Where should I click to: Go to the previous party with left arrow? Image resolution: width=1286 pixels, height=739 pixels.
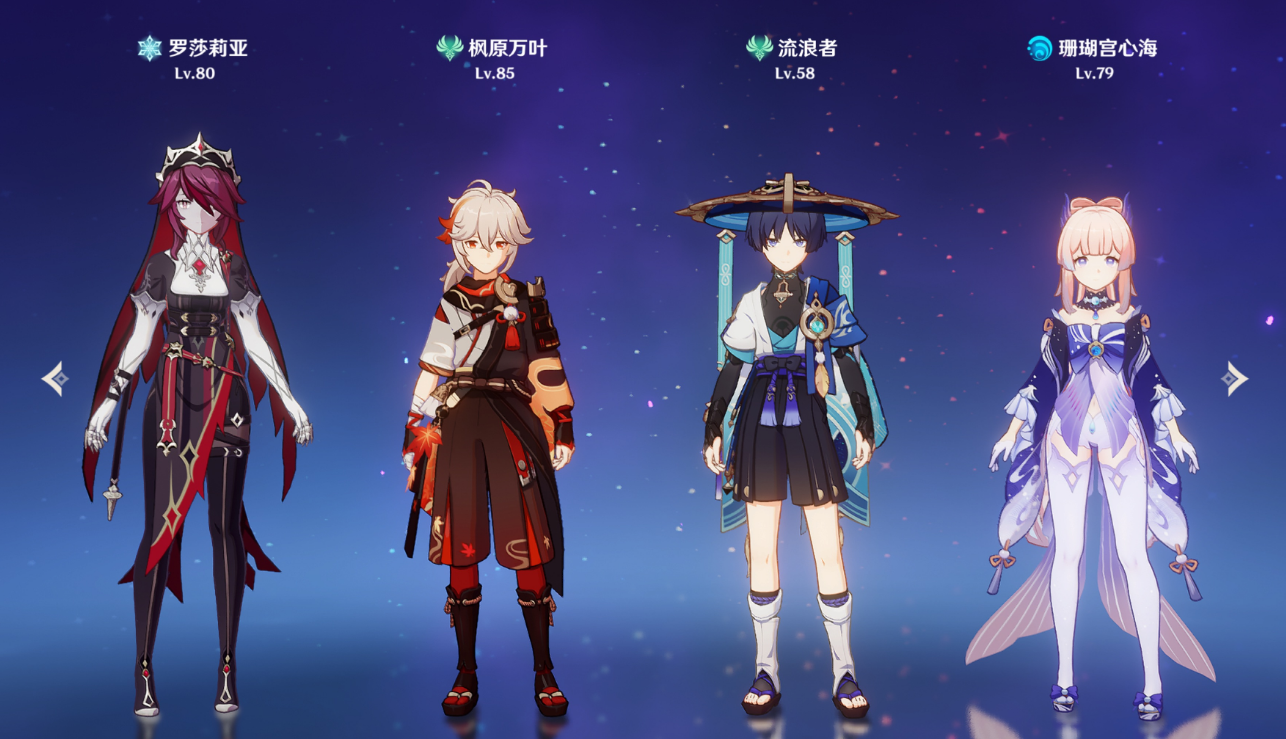(x=55, y=379)
